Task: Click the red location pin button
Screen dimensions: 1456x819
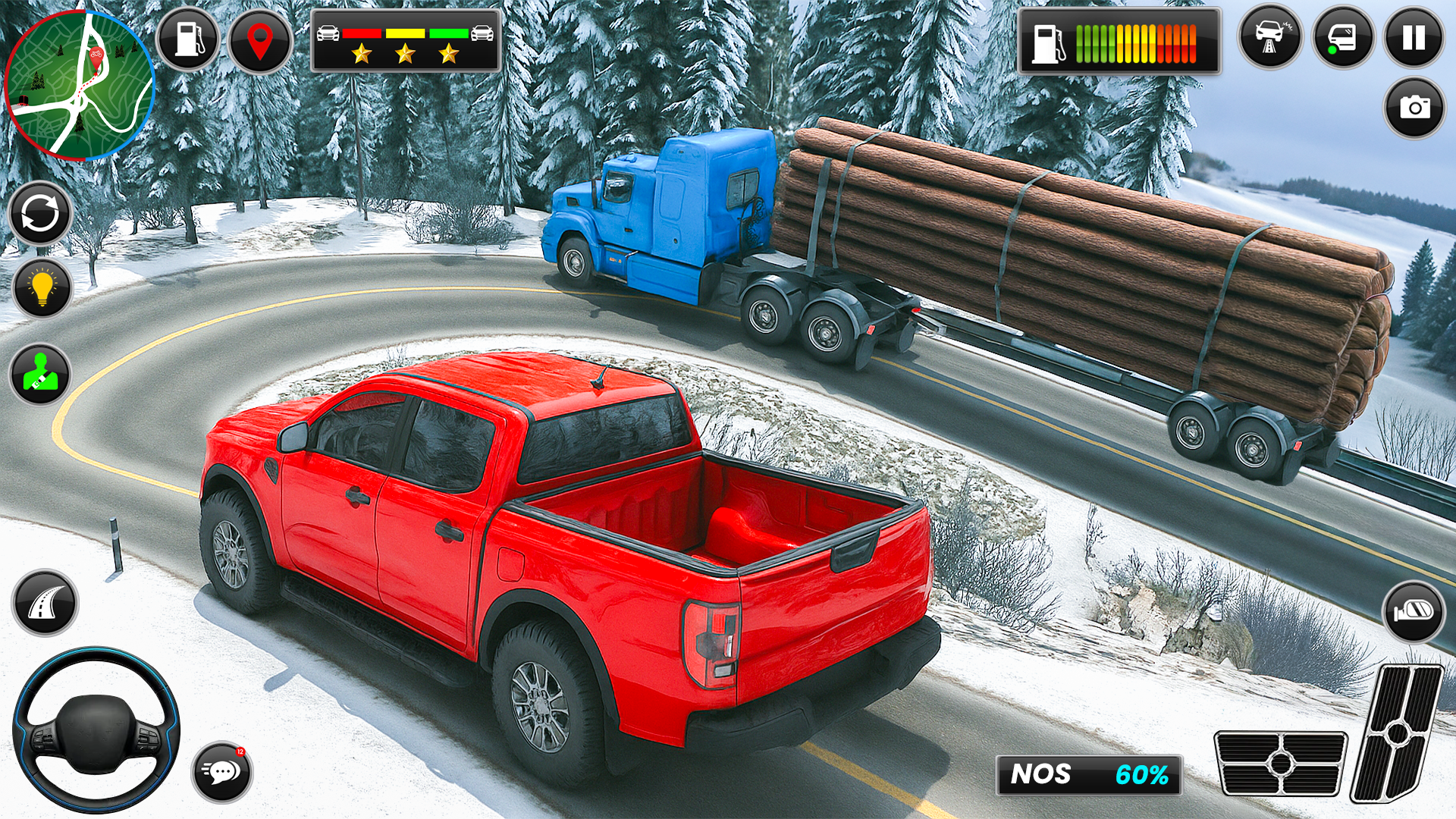Action: pos(260,41)
